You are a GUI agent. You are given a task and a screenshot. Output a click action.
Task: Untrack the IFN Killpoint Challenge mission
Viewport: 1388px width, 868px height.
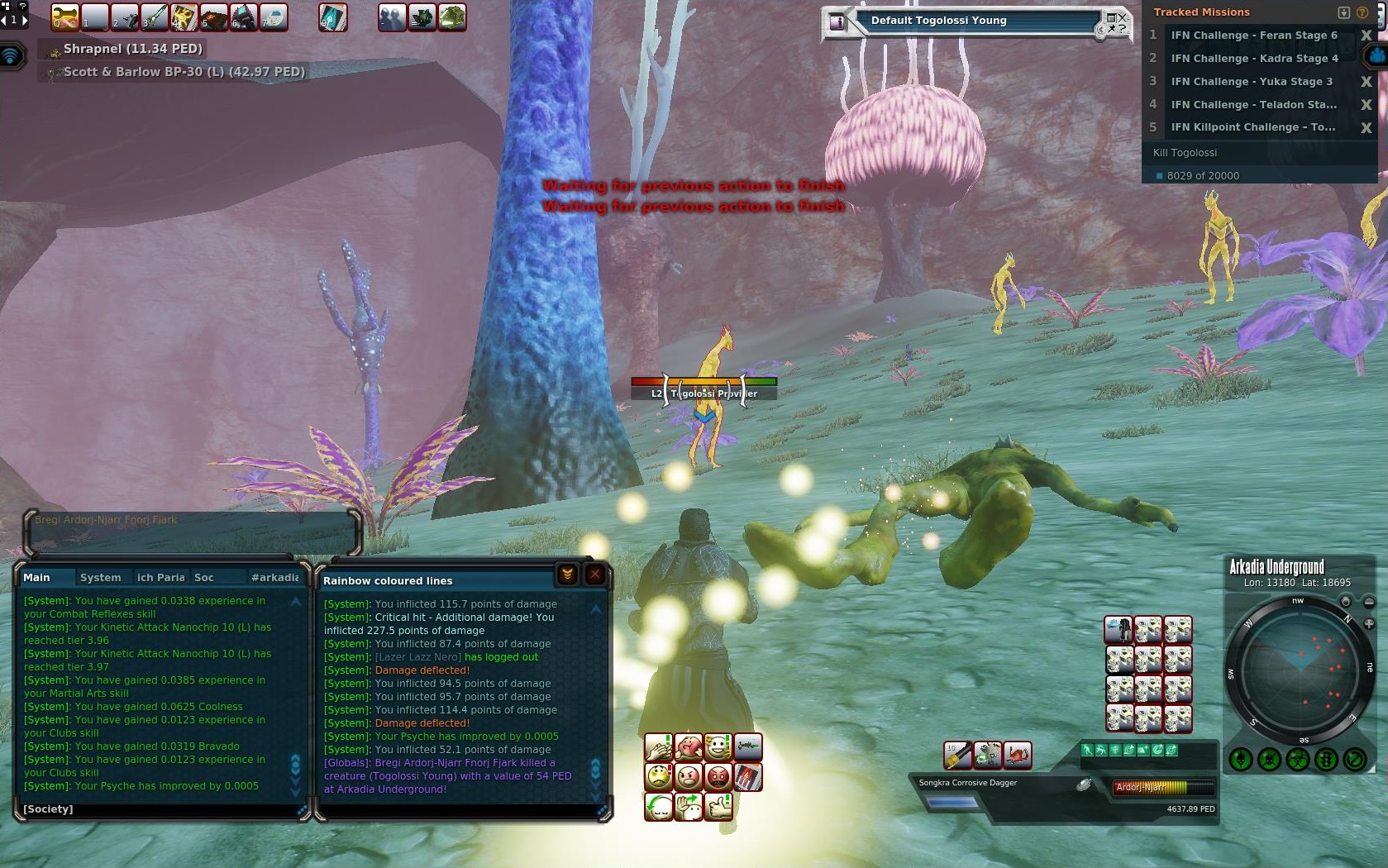(x=1366, y=127)
